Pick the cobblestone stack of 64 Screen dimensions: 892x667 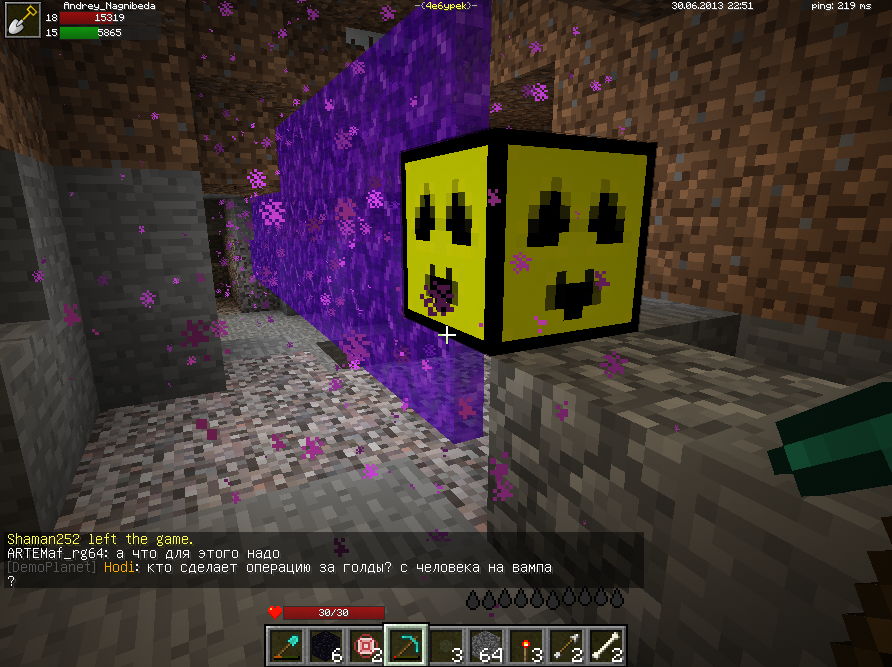pyautogui.click(x=487, y=645)
